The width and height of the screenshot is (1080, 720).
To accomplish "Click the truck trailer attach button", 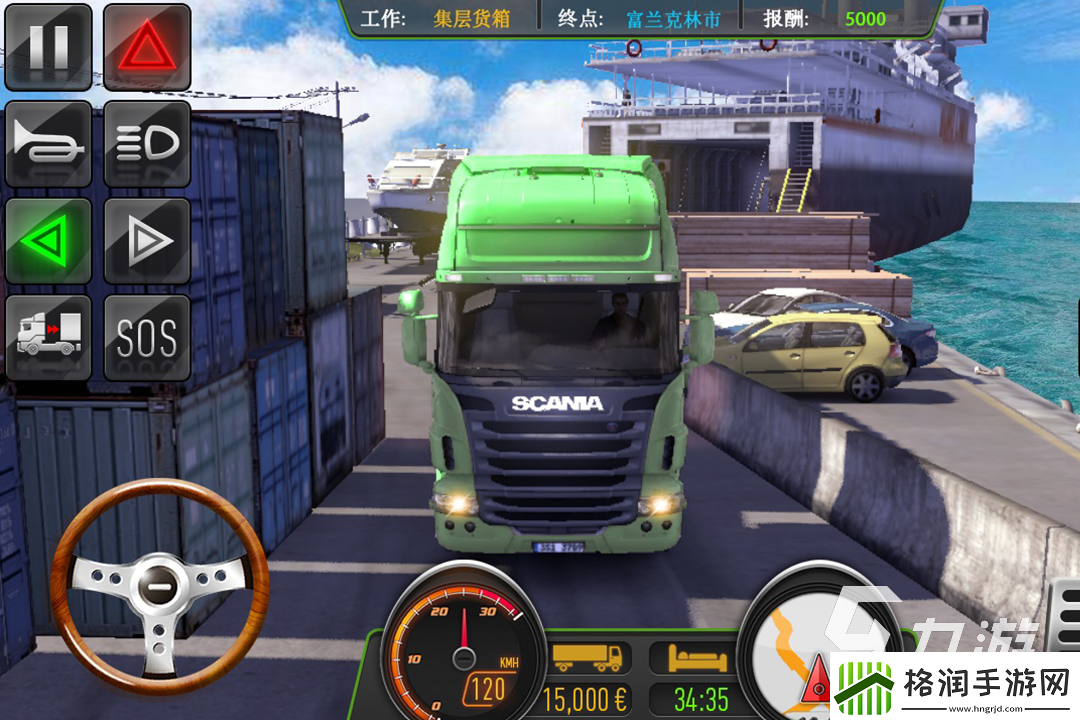I will tap(48, 337).
